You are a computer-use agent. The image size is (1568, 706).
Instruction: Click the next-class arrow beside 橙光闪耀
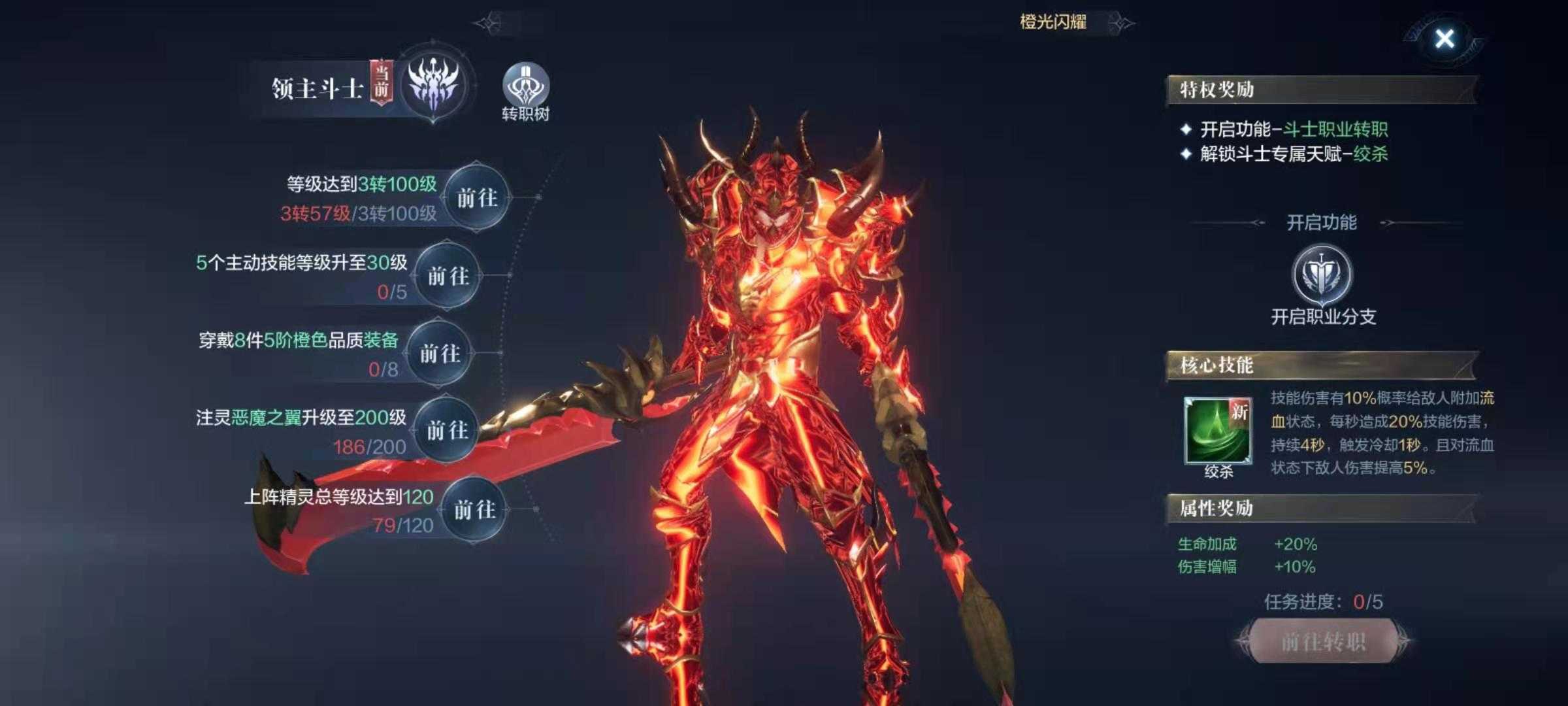pos(1122,24)
